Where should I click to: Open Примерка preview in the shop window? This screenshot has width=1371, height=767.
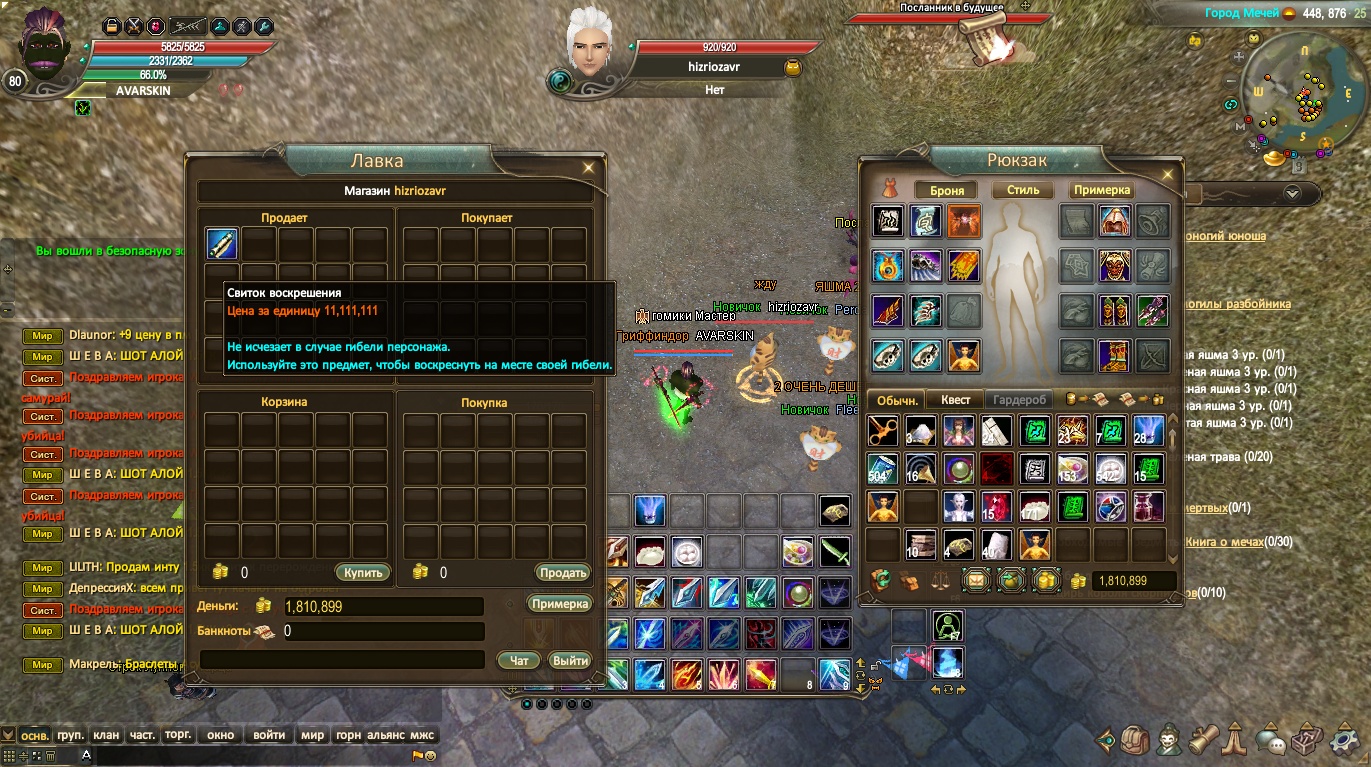(x=560, y=604)
